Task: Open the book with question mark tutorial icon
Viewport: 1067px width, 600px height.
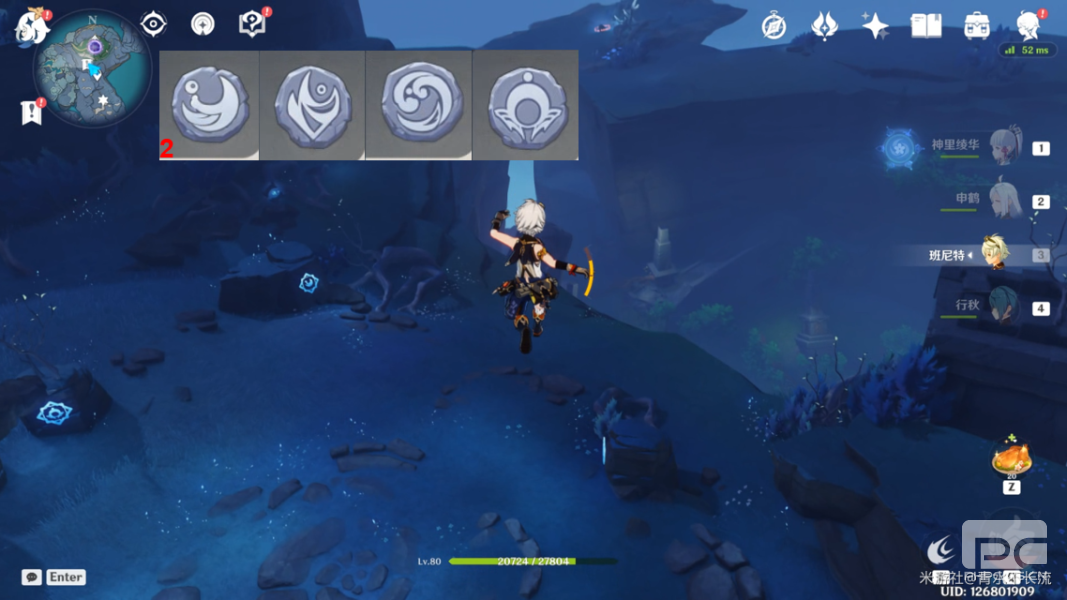Action: coord(252,25)
